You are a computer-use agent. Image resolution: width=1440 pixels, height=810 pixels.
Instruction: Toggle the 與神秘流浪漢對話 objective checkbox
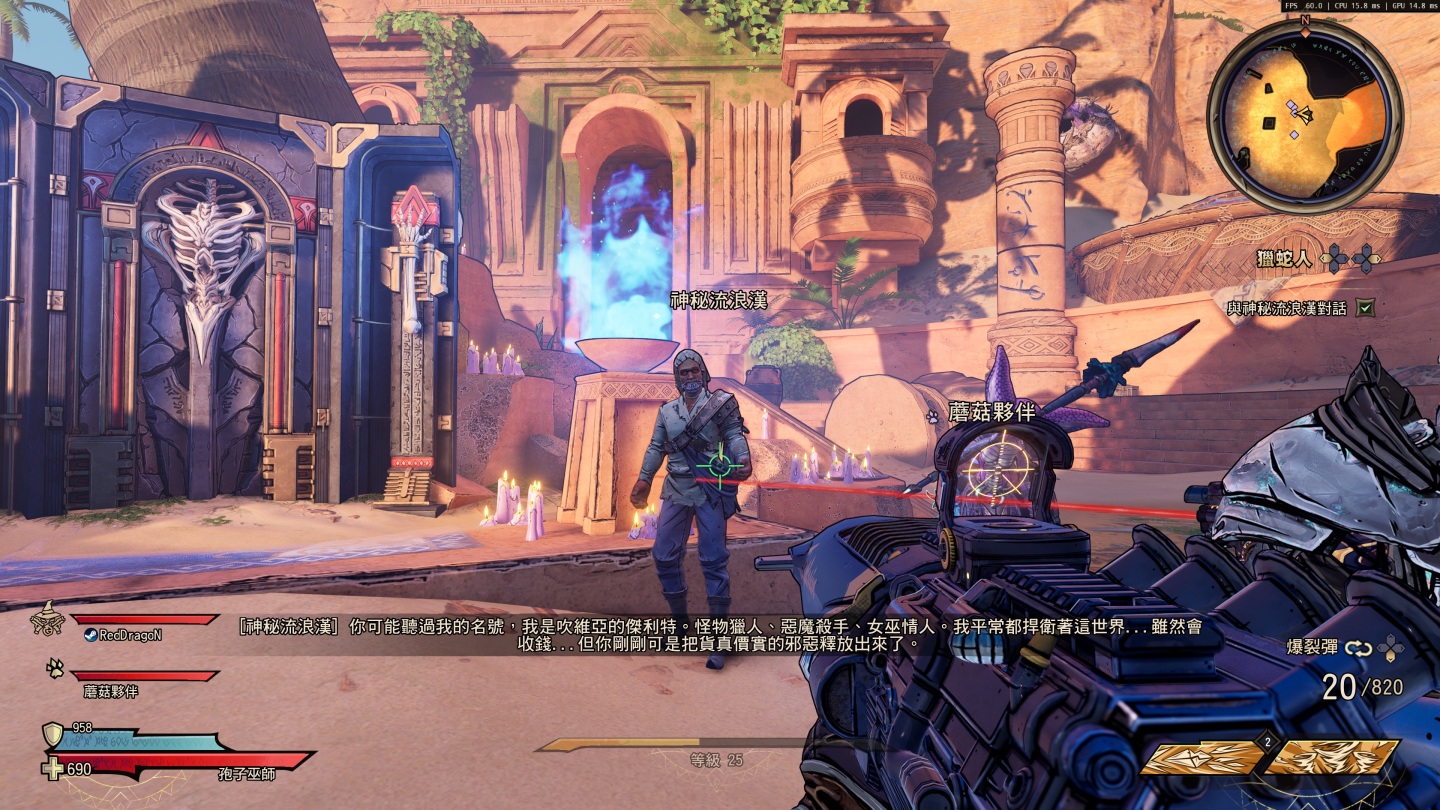(1365, 308)
